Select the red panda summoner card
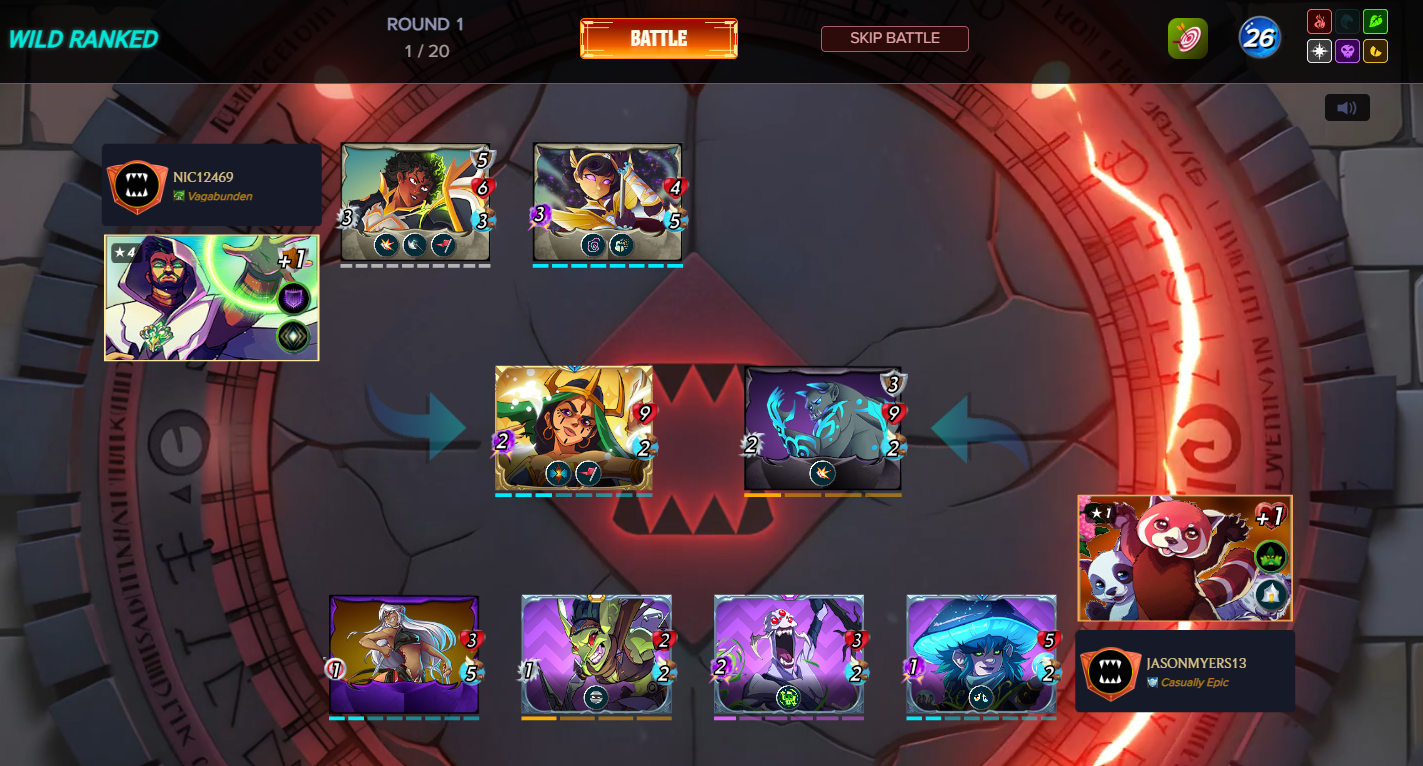The image size is (1423, 766). pyautogui.click(x=1184, y=558)
